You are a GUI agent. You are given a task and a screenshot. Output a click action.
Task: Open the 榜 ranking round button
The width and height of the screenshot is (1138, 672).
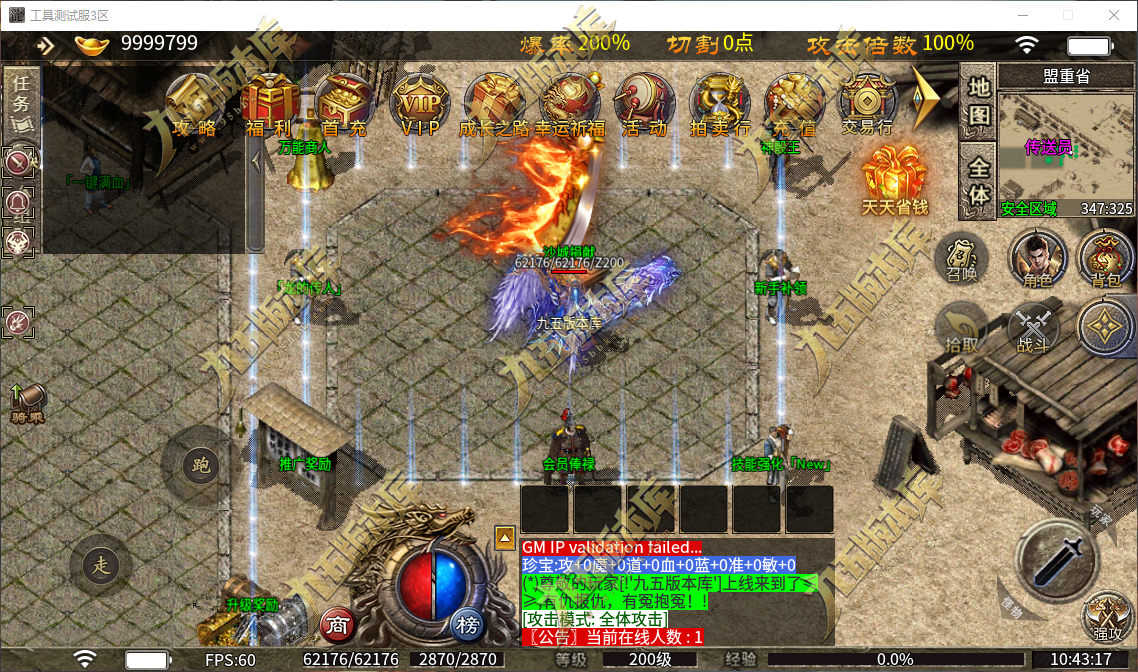467,625
